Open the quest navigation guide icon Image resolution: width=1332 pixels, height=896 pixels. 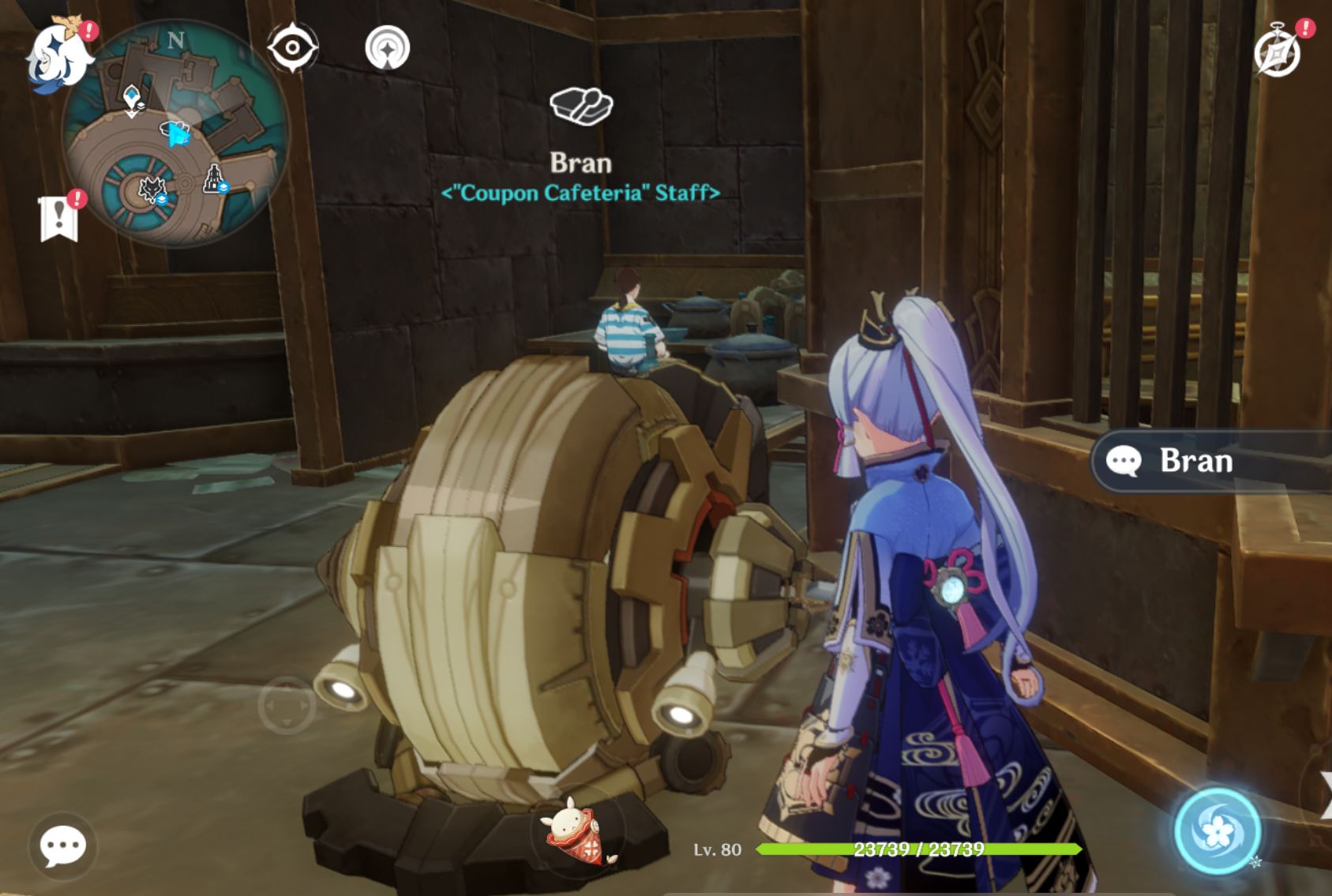pyautogui.click(x=386, y=49)
